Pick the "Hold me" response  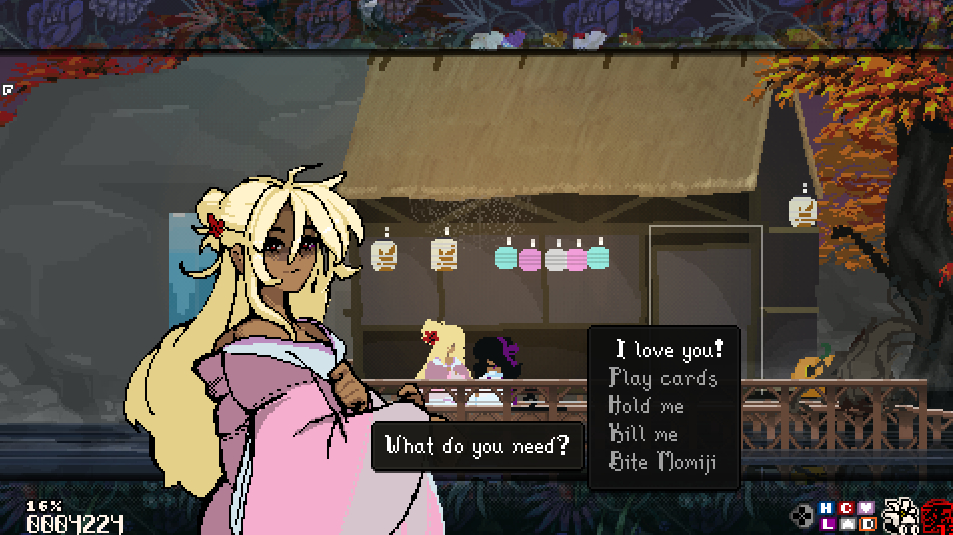[x=646, y=406]
